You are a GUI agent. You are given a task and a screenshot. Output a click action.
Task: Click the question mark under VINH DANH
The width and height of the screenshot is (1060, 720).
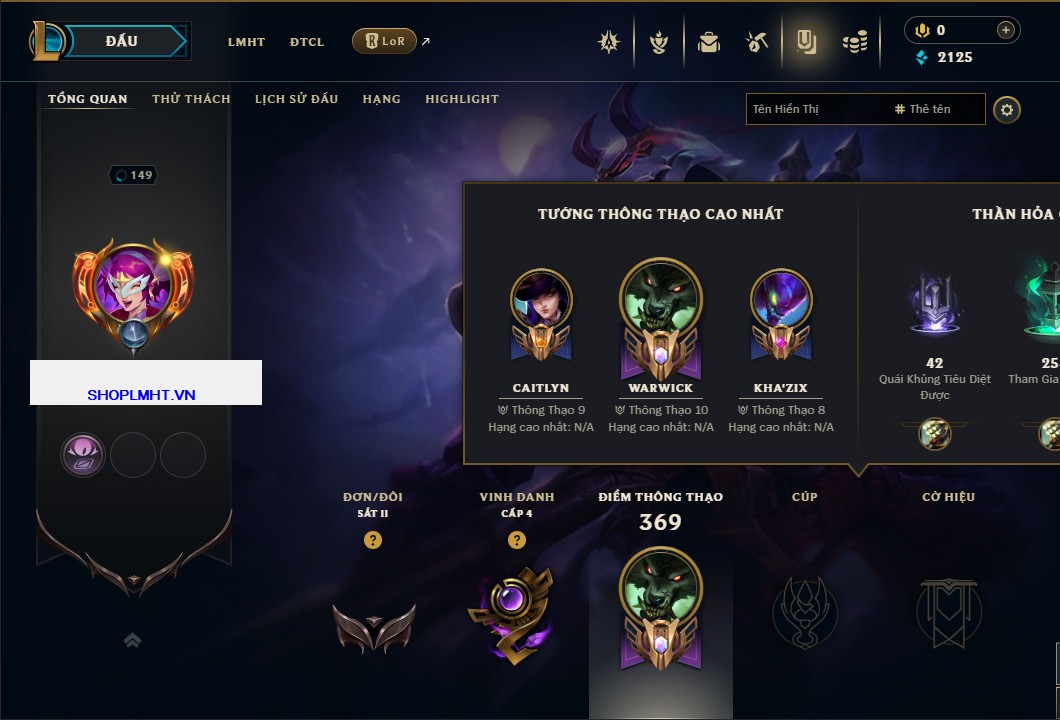click(x=516, y=540)
